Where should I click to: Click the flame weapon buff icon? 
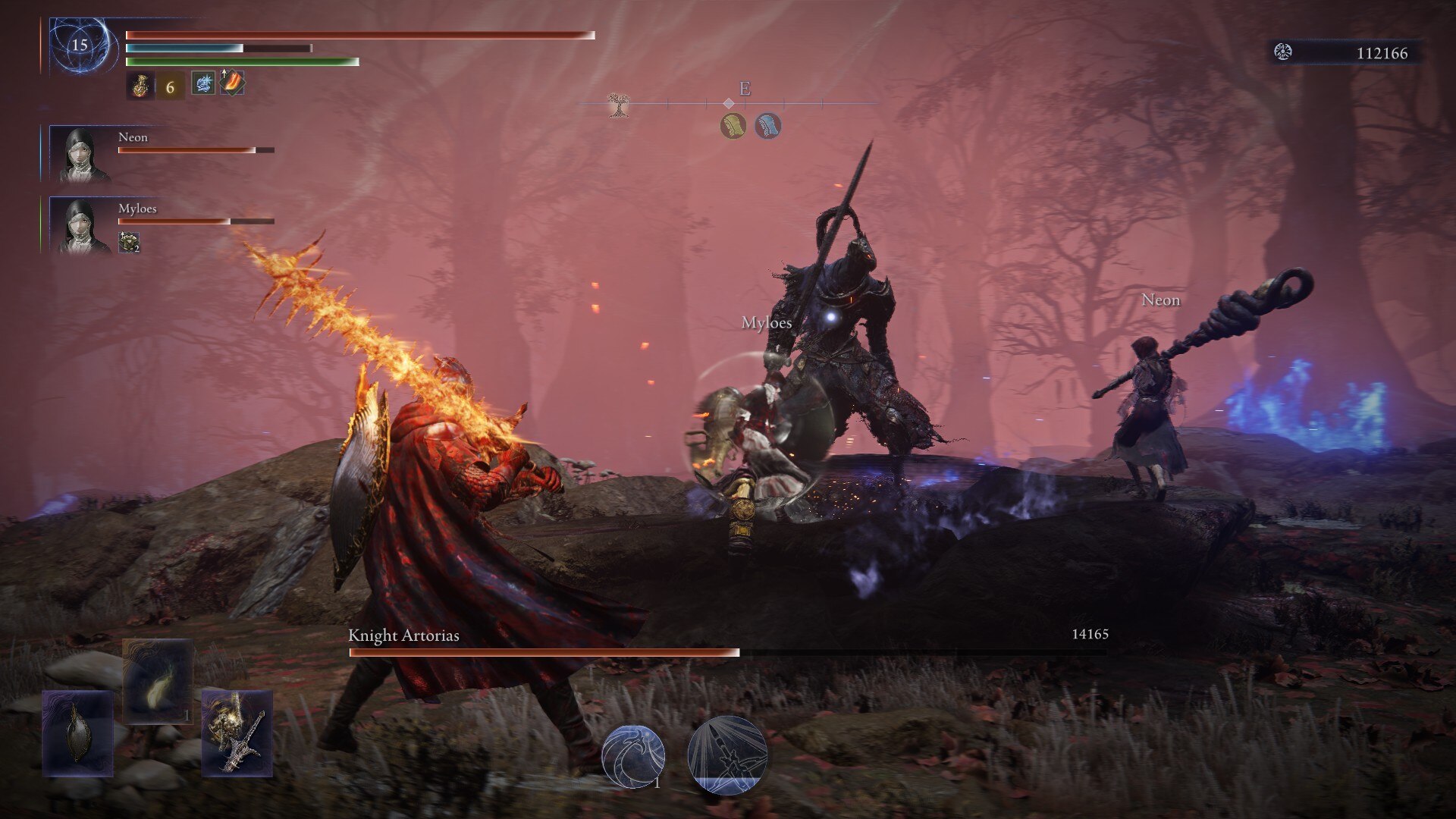231,84
